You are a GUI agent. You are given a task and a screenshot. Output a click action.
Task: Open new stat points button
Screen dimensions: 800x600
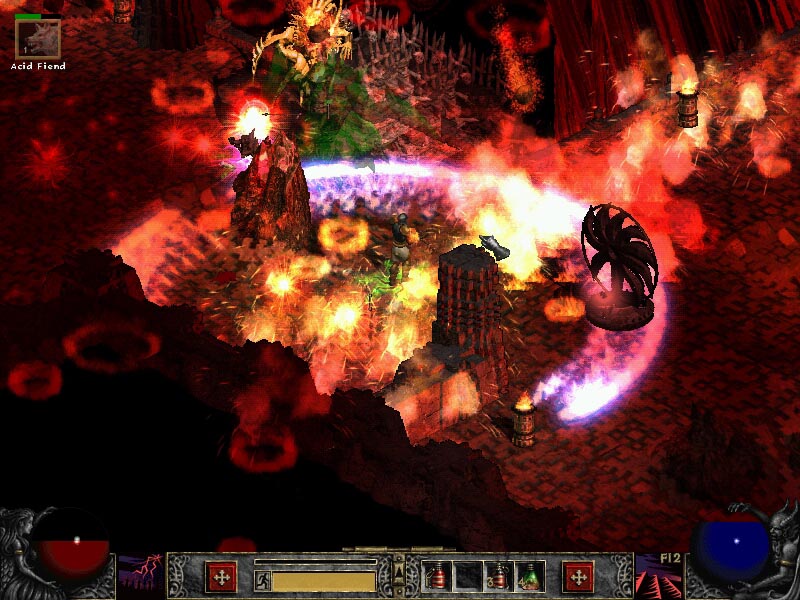click(221, 576)
